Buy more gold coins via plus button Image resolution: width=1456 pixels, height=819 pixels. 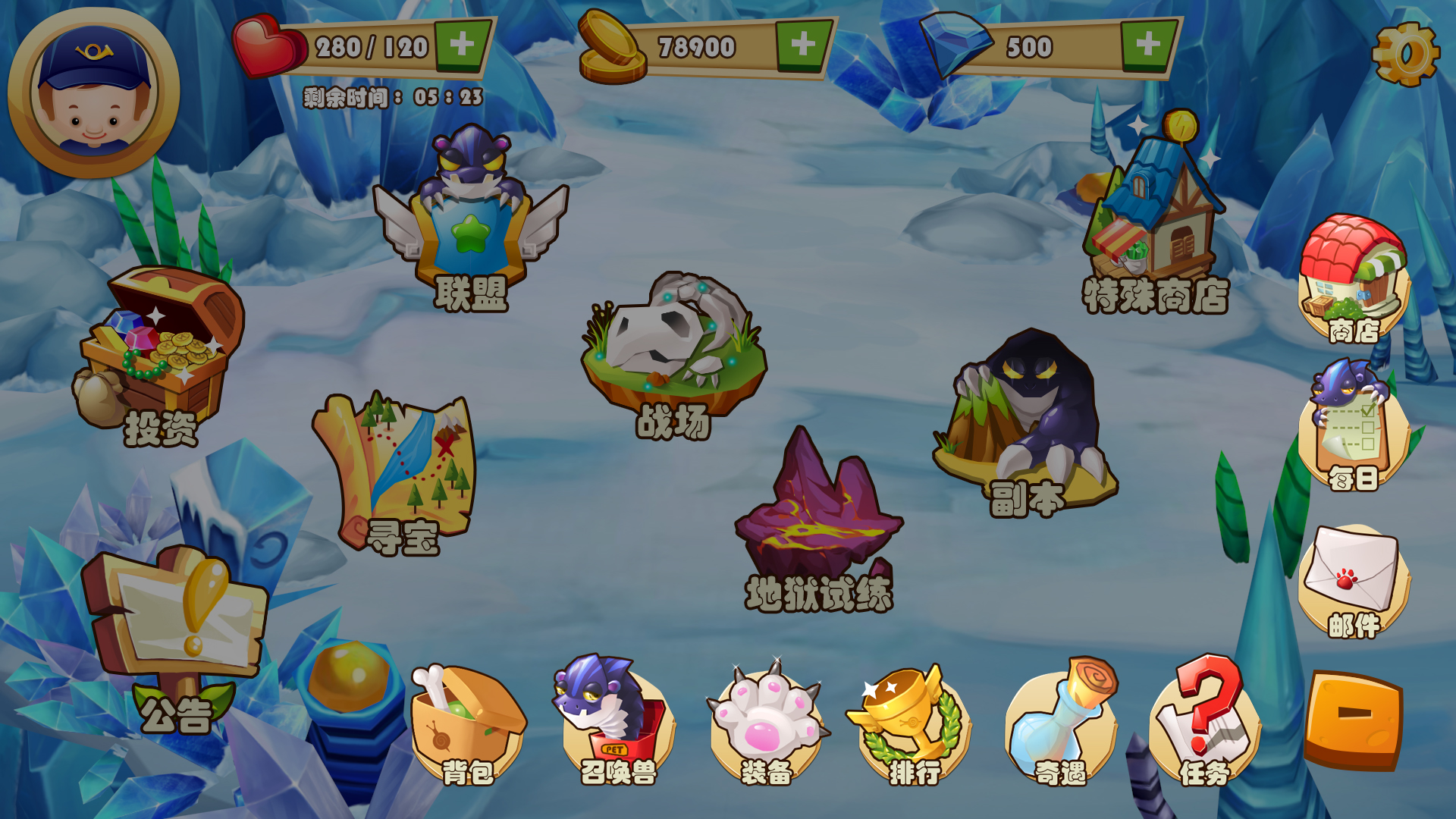[x=803, y=45]
